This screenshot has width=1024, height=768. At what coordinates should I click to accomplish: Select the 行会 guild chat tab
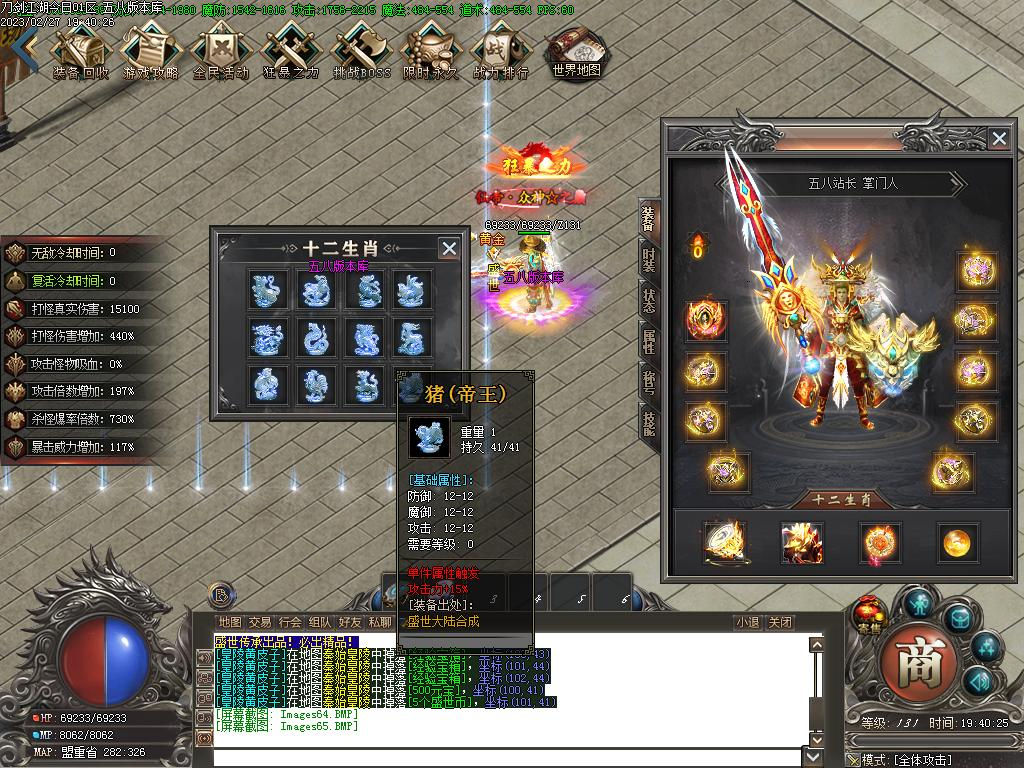[290, 622]
